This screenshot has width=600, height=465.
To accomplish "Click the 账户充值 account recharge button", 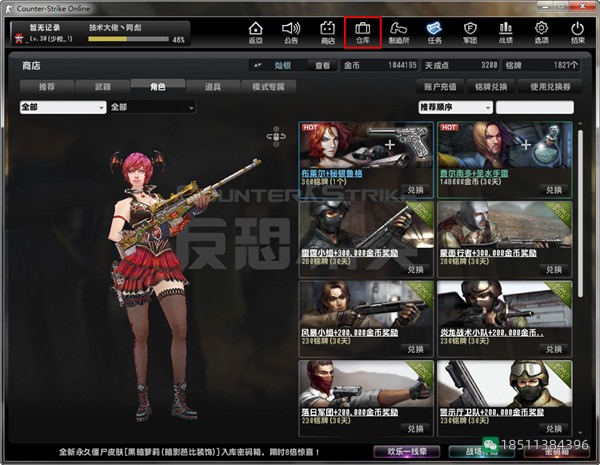I will (x=440, y=87).
